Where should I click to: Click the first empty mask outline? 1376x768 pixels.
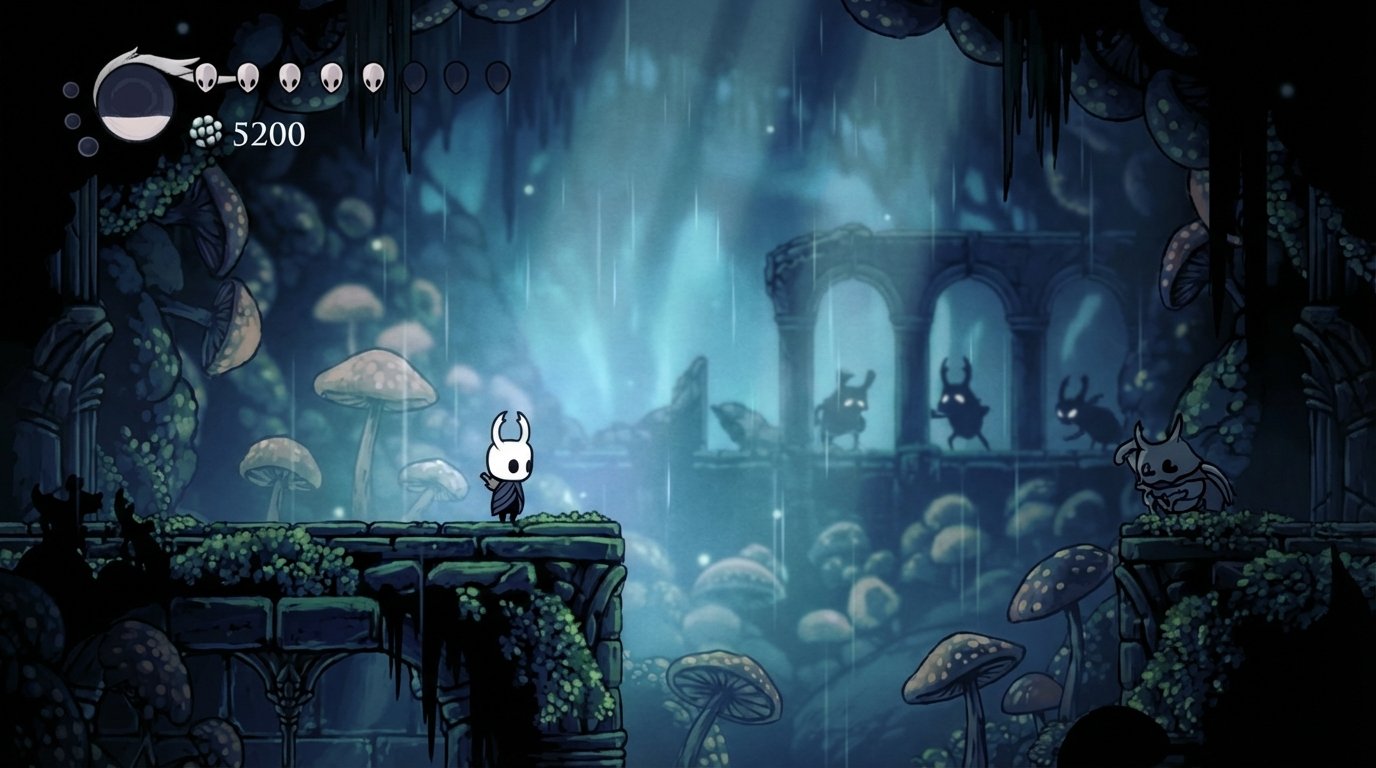tap(414, 76)
